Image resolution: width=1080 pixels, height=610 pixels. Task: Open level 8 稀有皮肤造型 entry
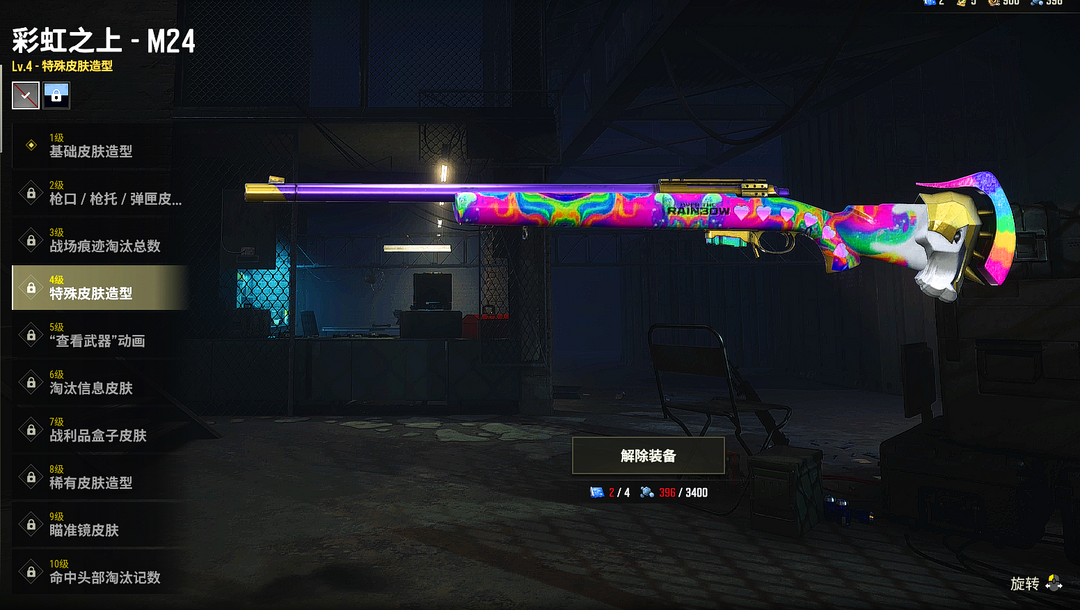(98, 477)
